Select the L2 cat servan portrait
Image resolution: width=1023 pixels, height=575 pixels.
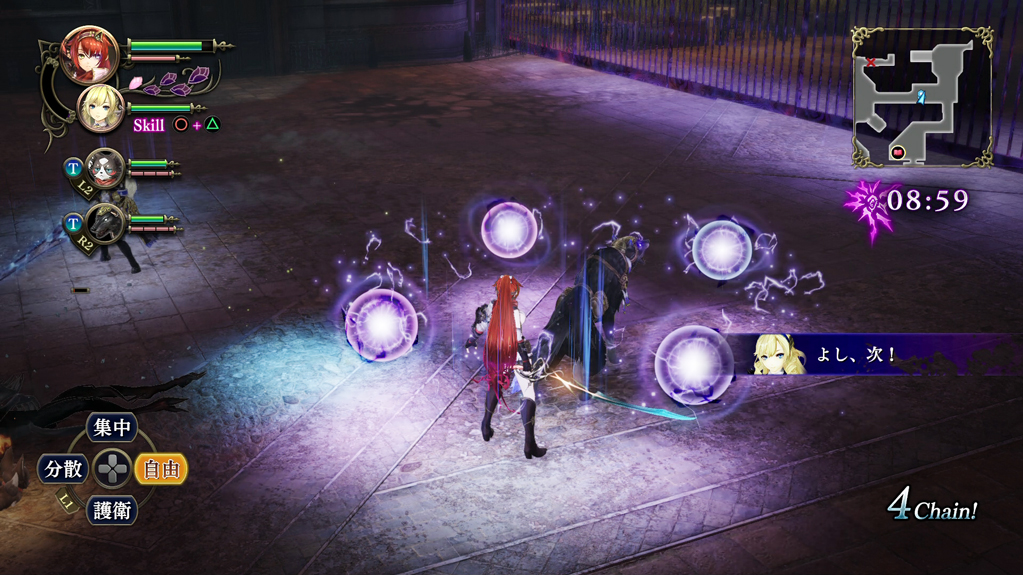[104, 167]
